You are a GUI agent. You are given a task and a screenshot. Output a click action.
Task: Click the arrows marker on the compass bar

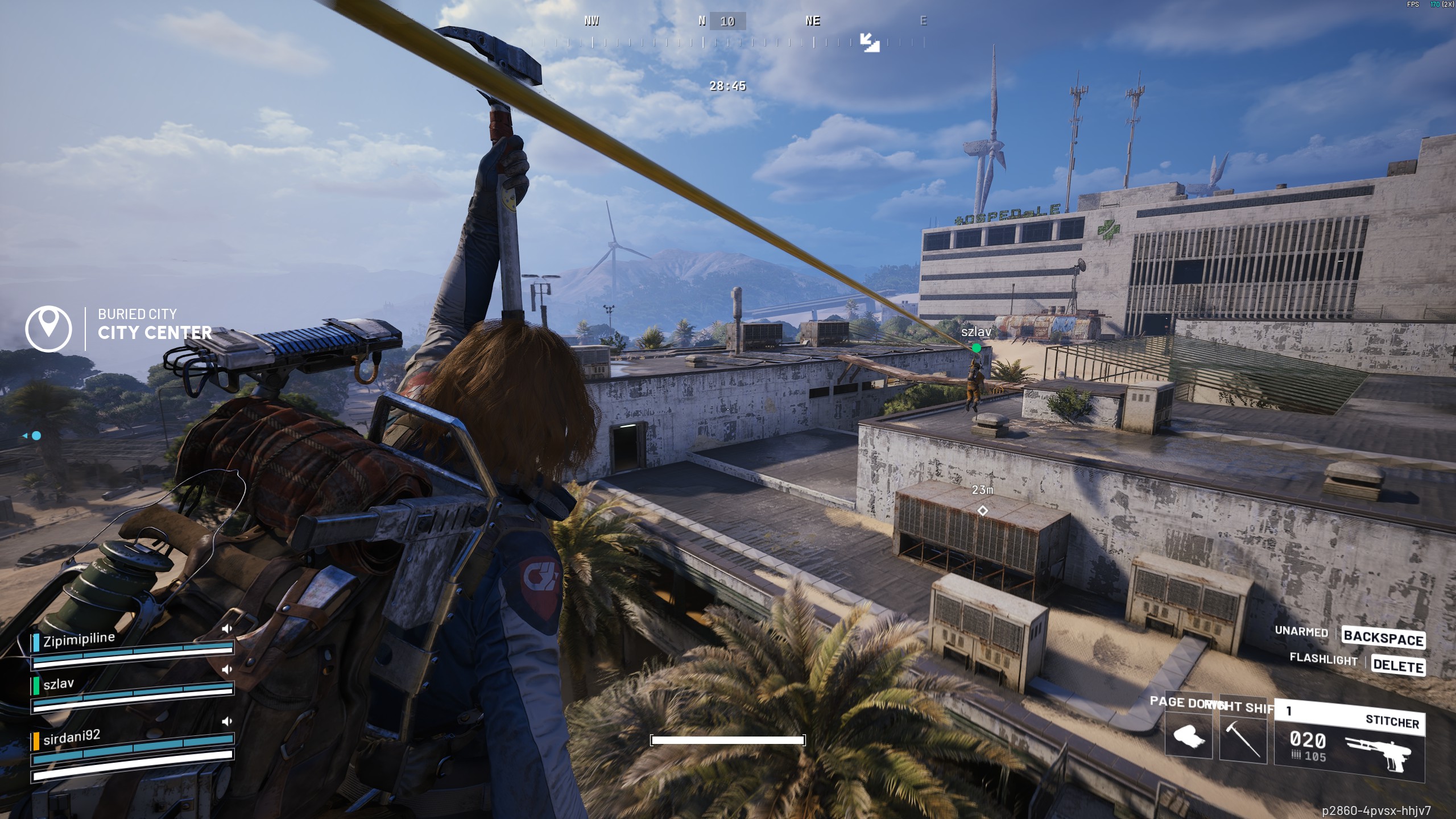pyautogui.click(x=870, y=42)
